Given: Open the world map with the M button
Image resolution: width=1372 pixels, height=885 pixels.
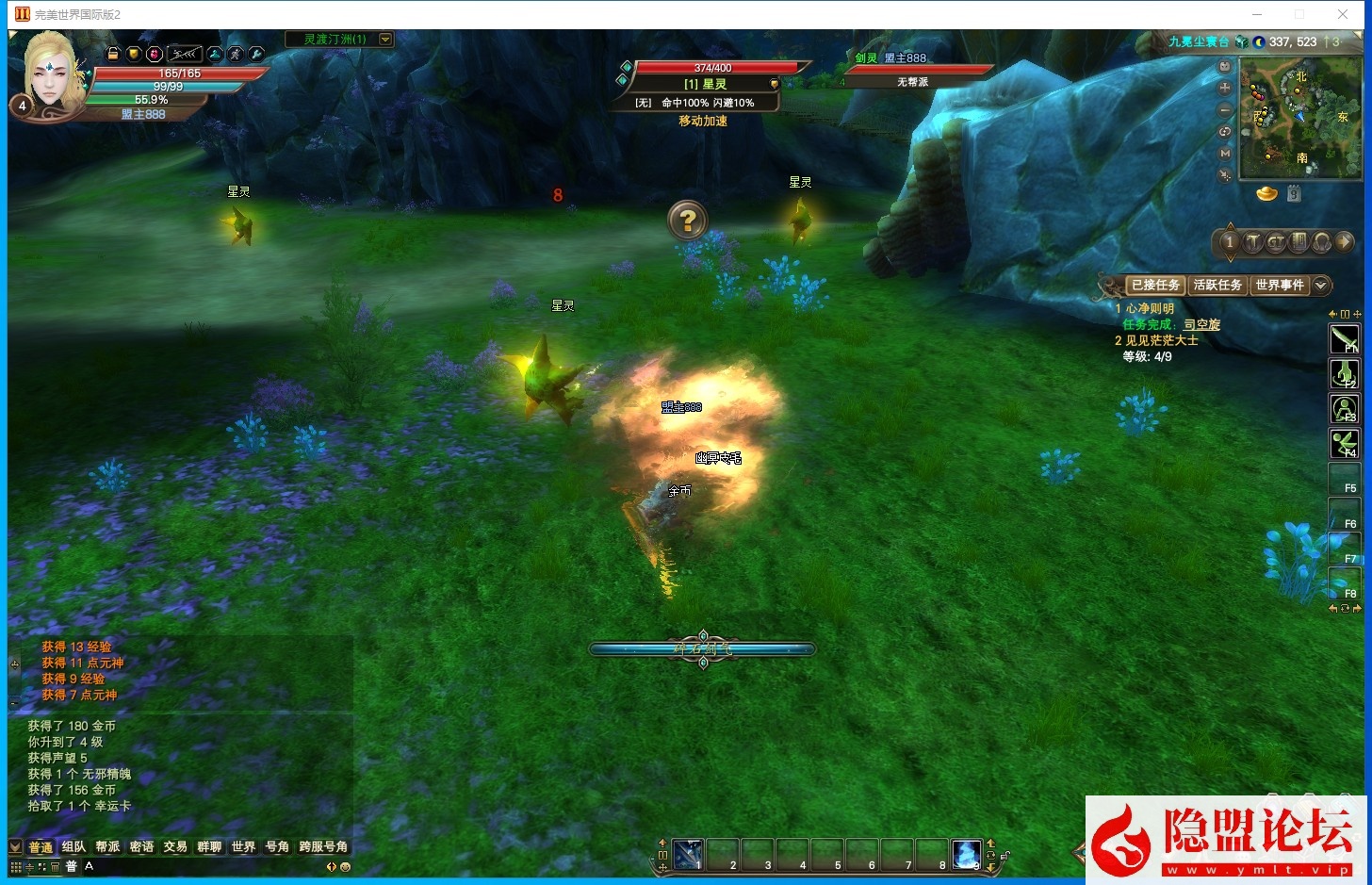Looking at the screenshot, I should [1225, 153].
